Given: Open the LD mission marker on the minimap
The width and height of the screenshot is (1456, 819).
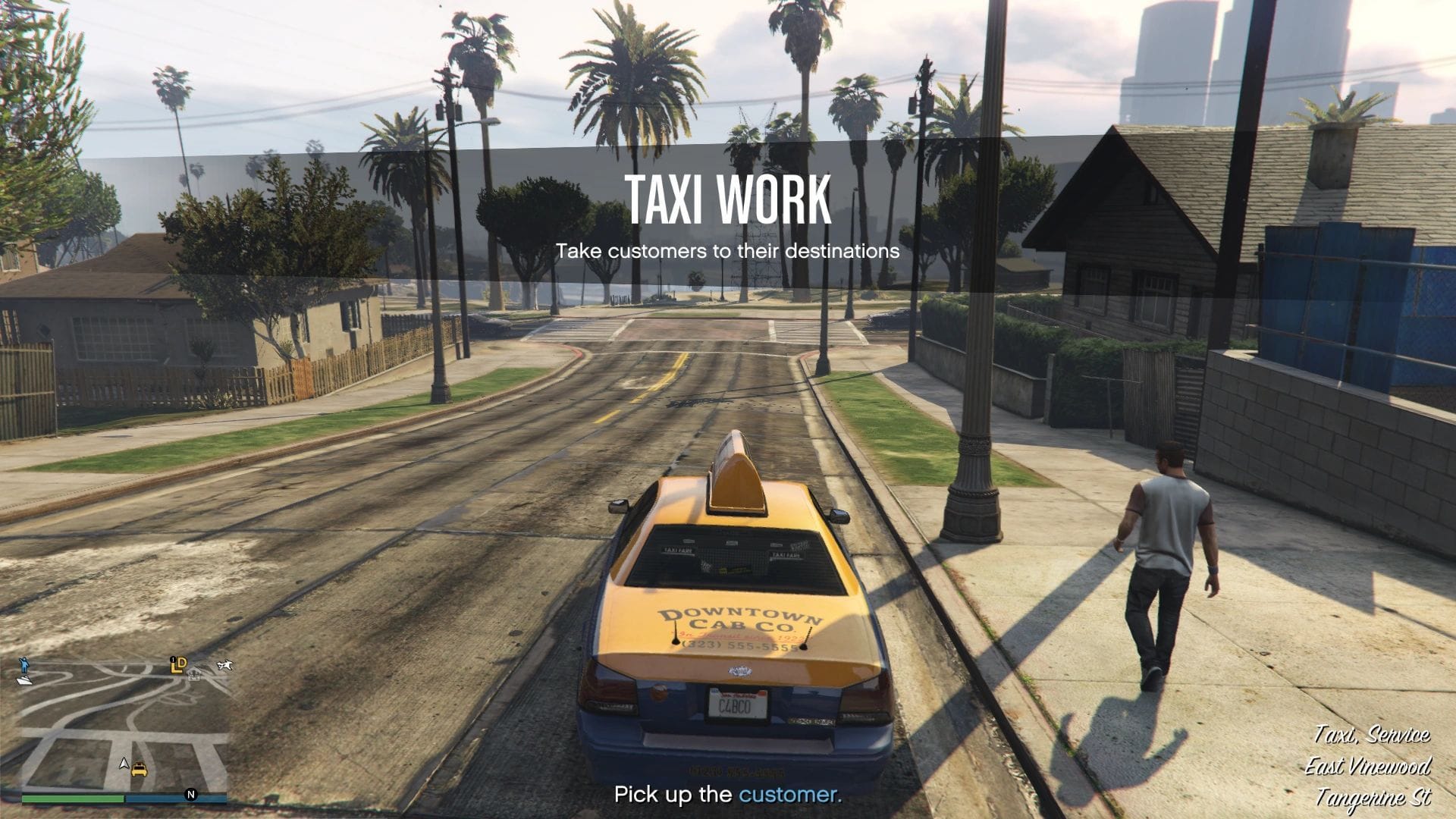Looking at the screenshot, I should (179, 665).
